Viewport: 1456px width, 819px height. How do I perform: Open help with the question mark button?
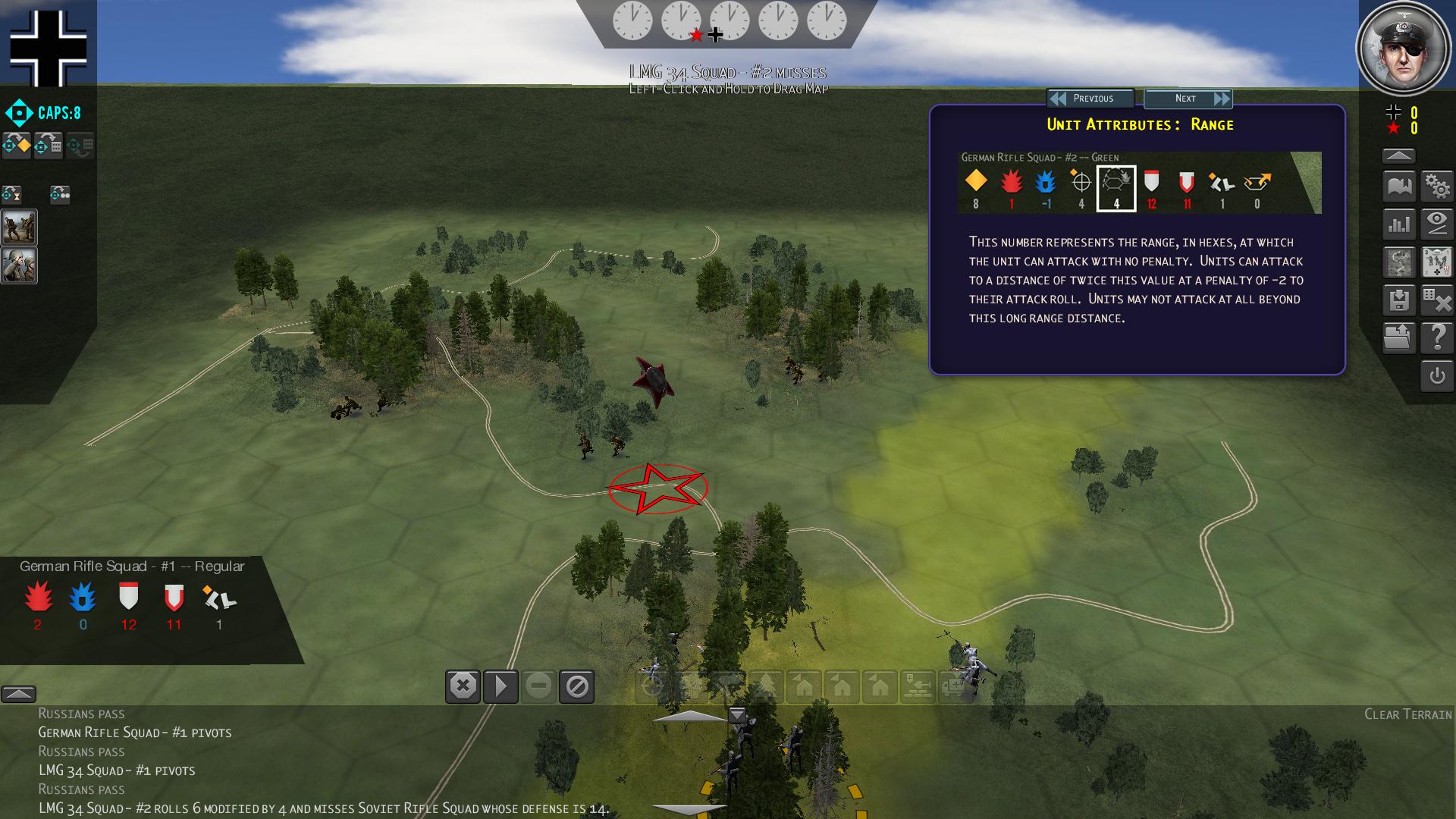1437,338
